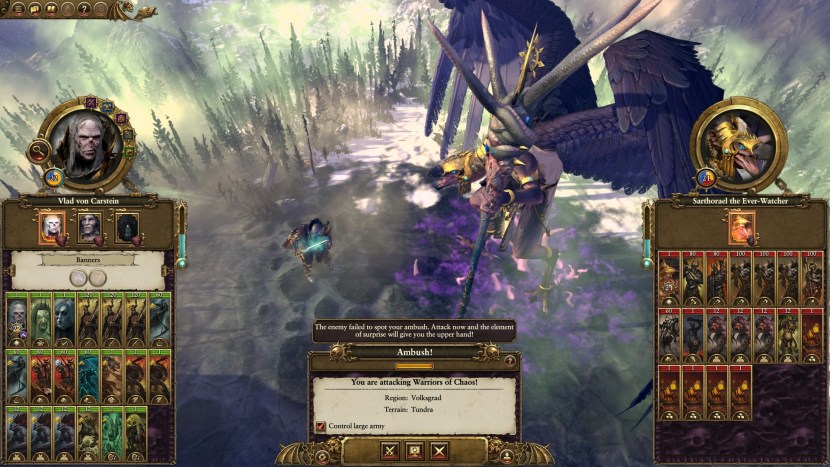Select the dark hooded hero card

tap(127, 229)
